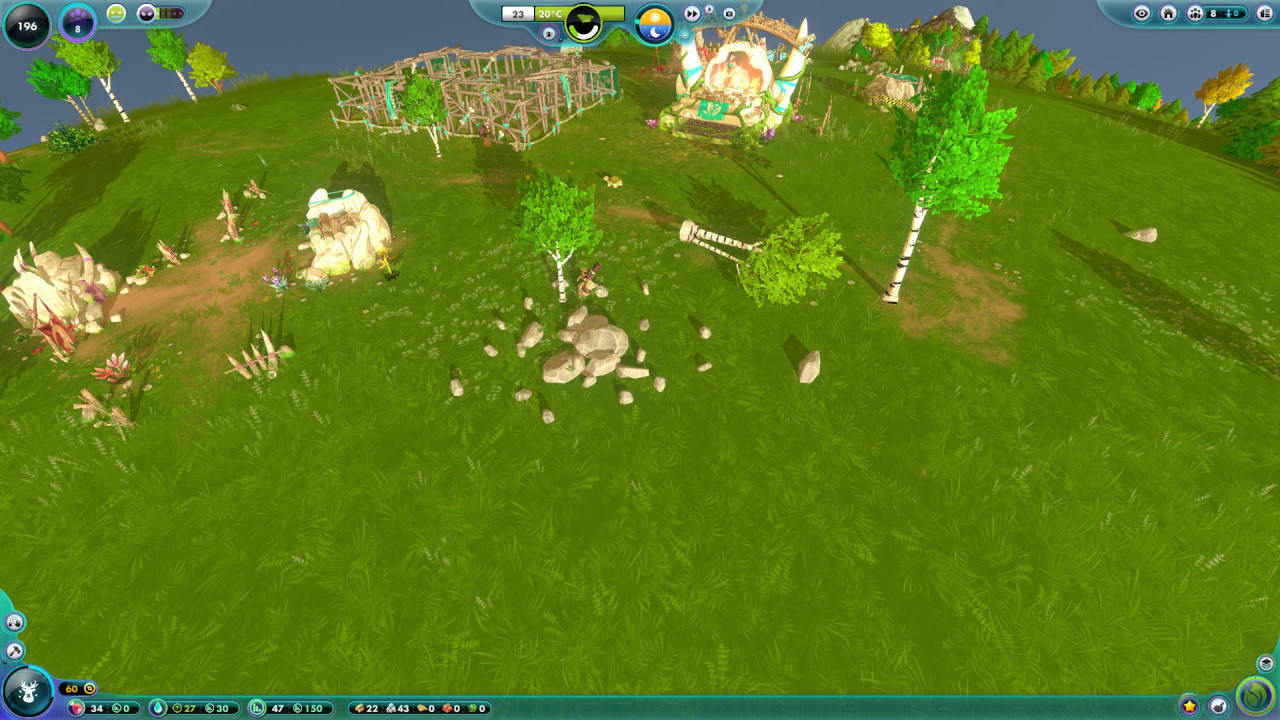Viewport: 1280px width, 720px height.
Task: Click the gold star button
Action: click(1189, 706)
